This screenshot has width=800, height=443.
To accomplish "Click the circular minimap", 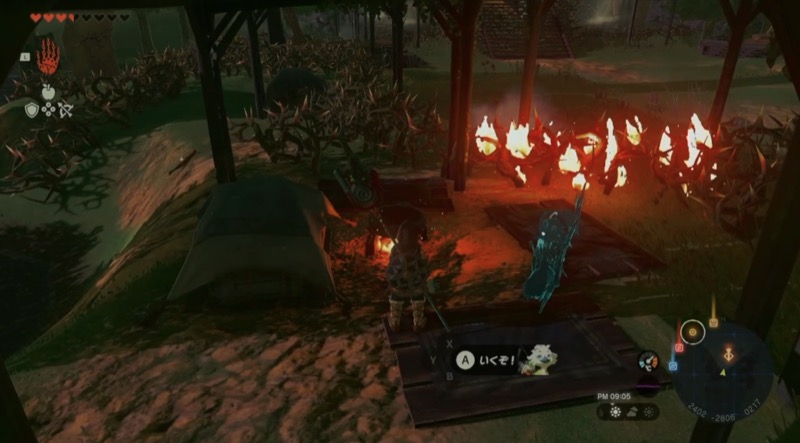I will point(724,371).
